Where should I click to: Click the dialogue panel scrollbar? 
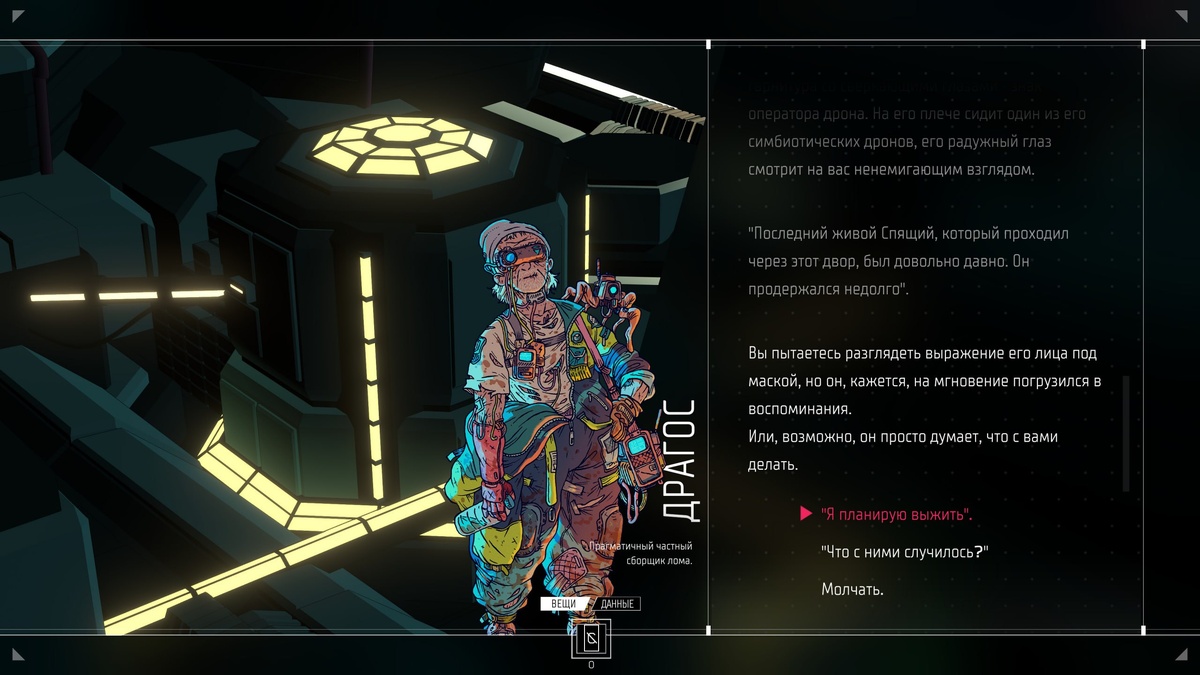(x=1126, y=433)
